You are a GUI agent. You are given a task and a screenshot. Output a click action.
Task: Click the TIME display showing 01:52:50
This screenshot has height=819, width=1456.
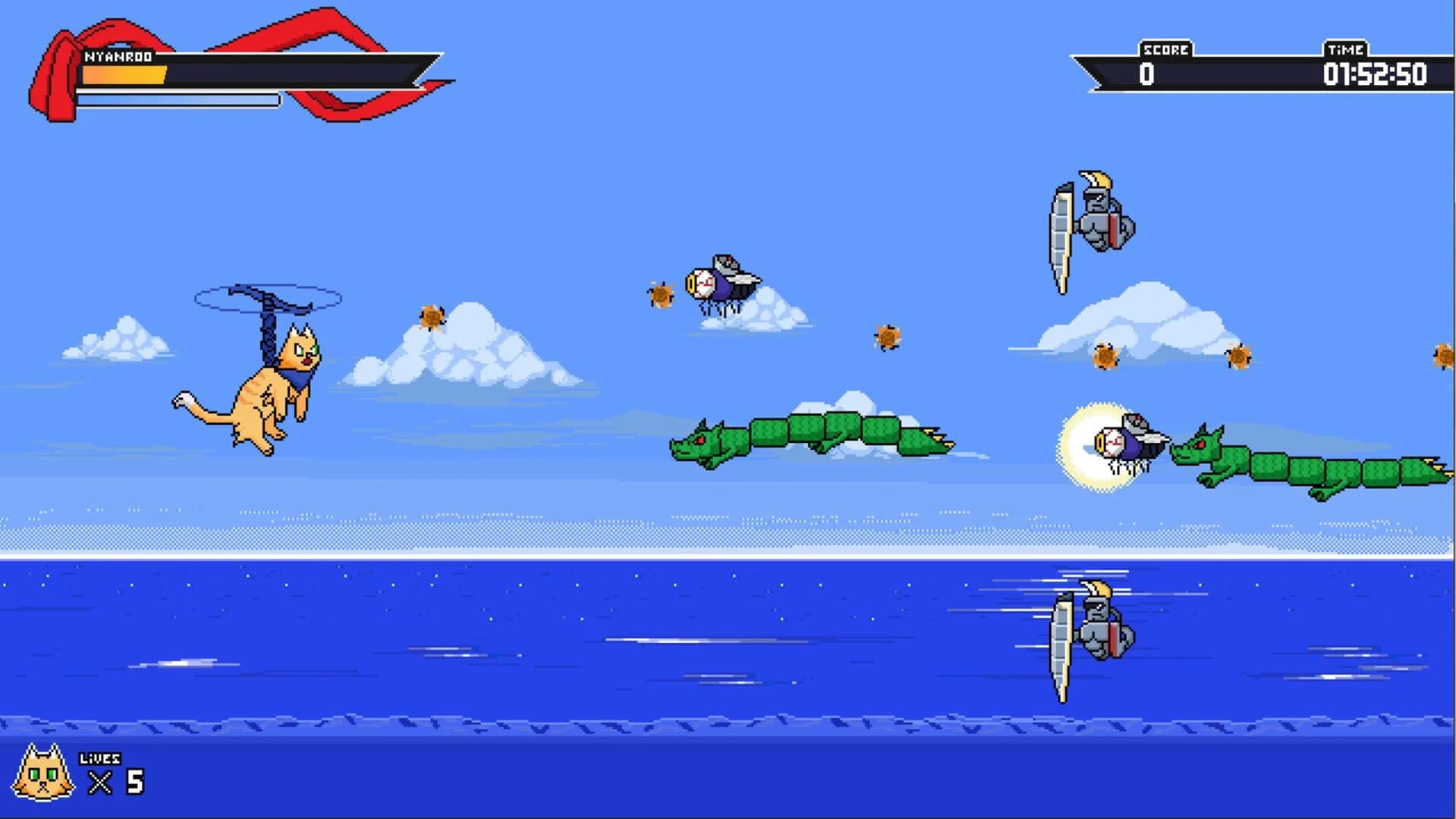tap(1375, 75)
